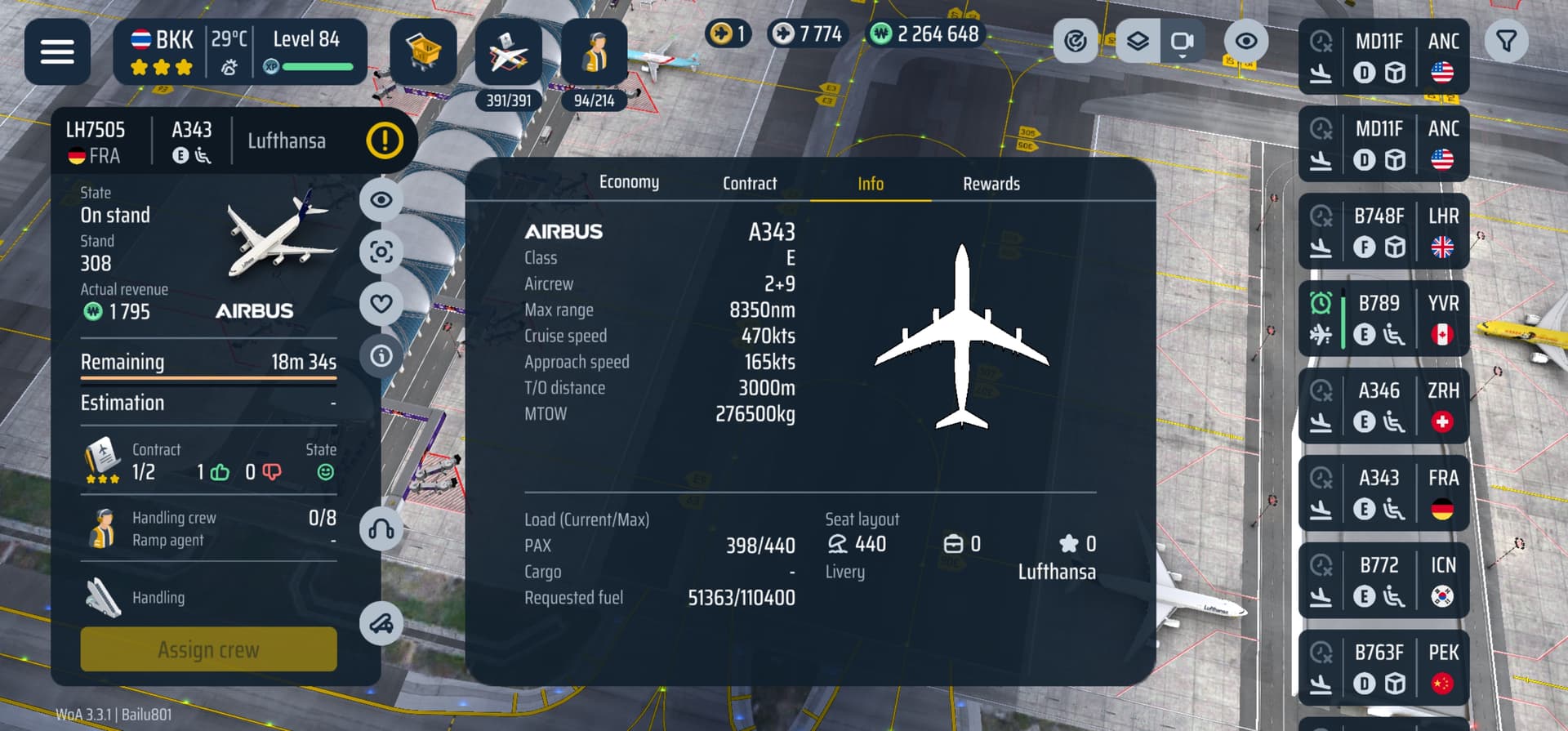The image size is (1568, 731).
Task: Favorite this flight with the heart button
Action: 381,304
